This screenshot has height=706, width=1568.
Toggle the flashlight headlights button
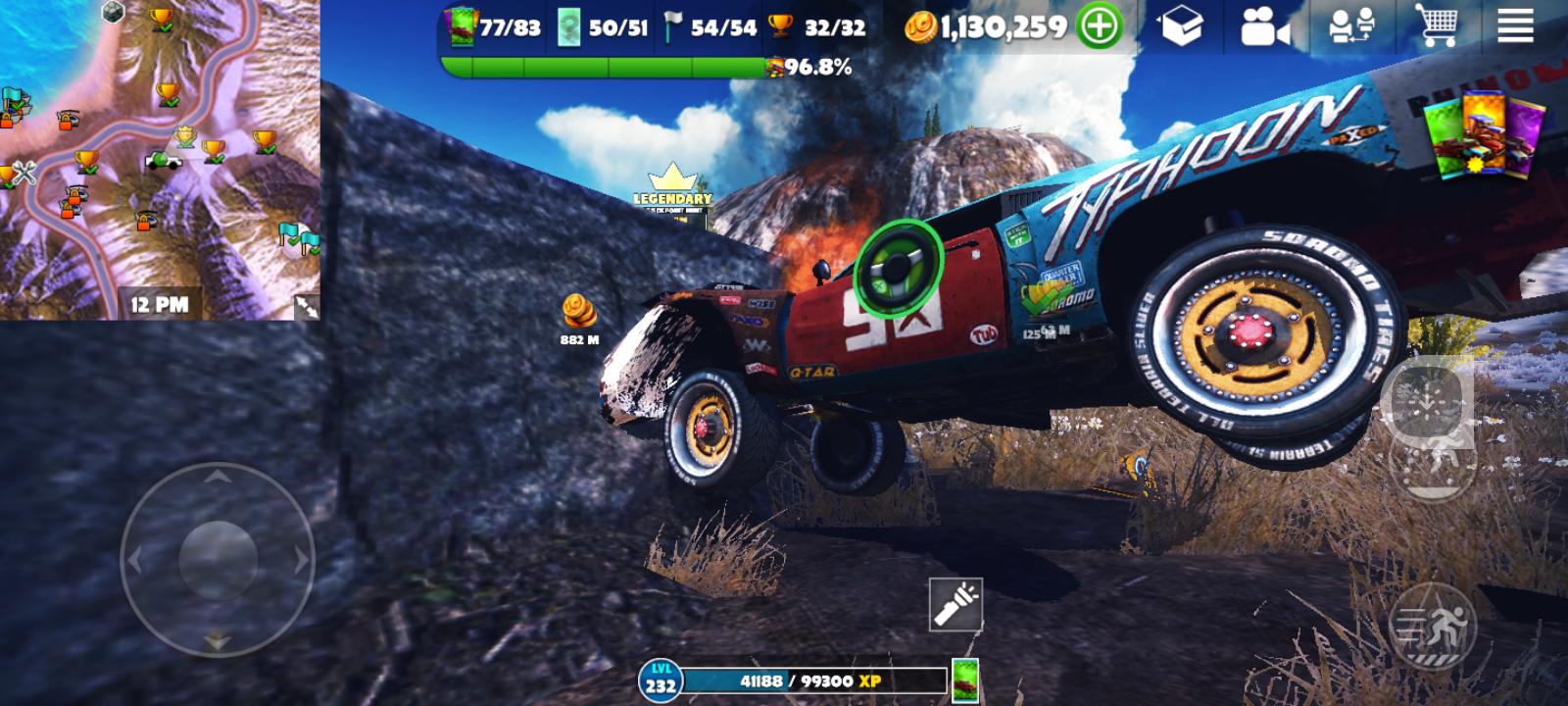(955, 604)
